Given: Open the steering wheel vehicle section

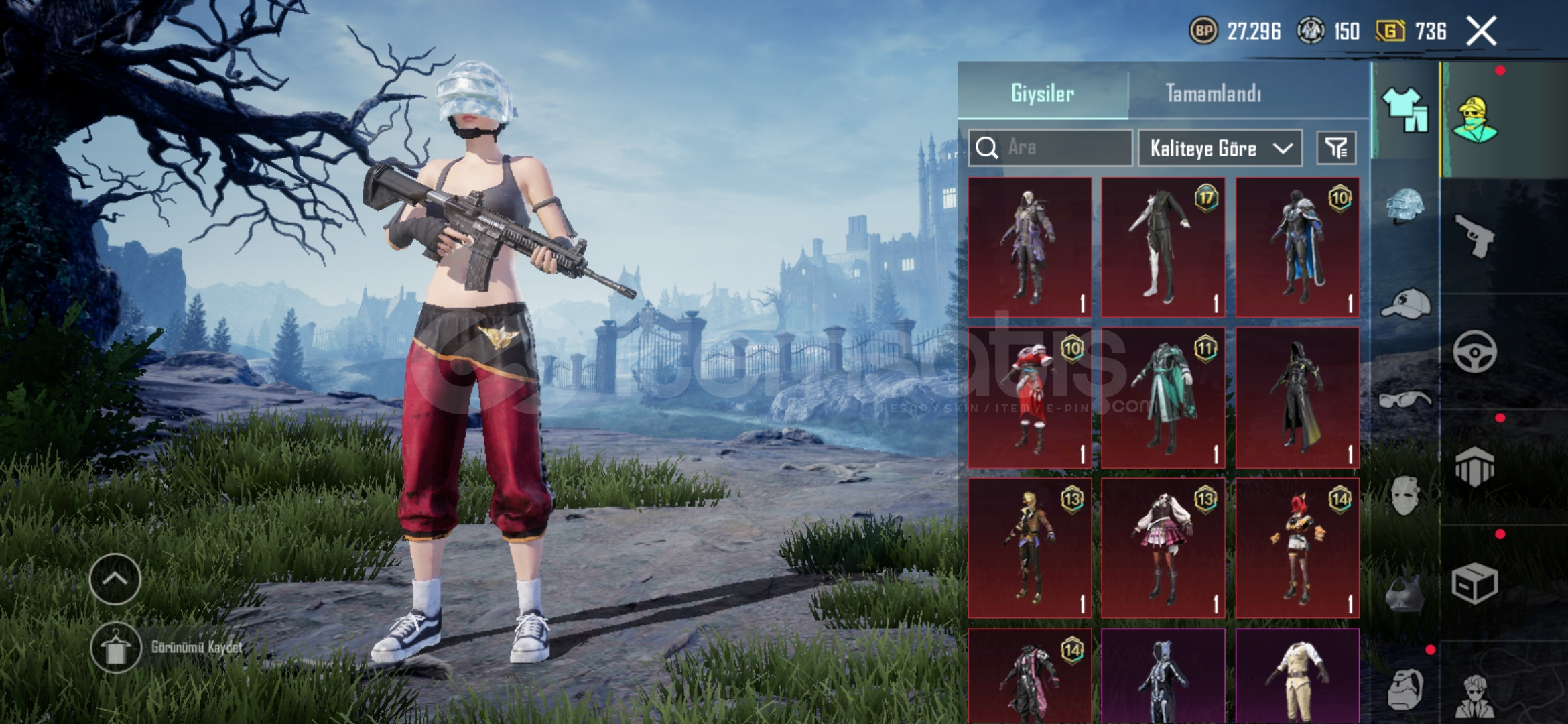Looking at the screenshot, I should pyautogui.click(x=1475, y=351).
